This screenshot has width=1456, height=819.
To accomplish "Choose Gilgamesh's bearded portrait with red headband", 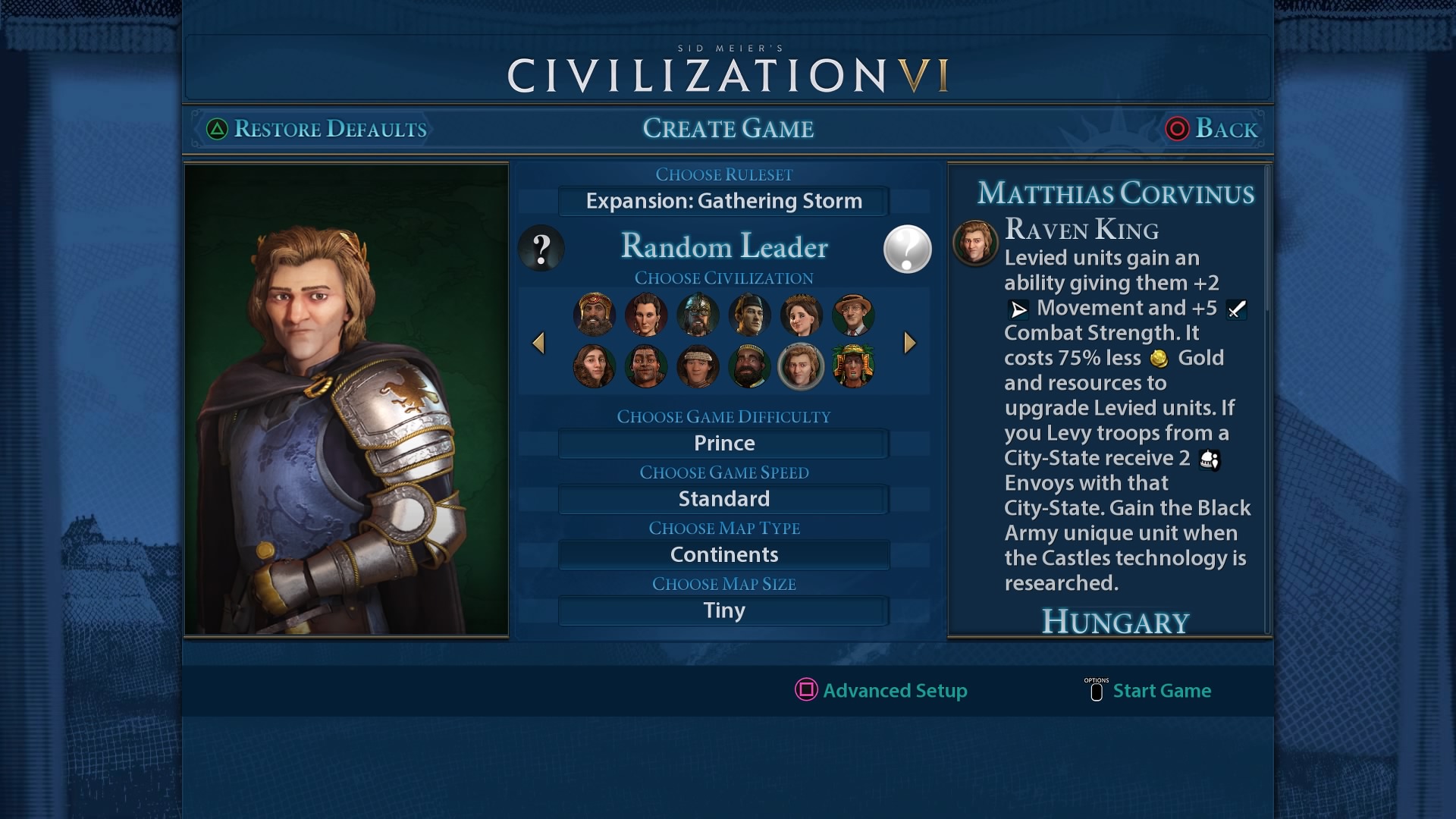I will 595,315.
